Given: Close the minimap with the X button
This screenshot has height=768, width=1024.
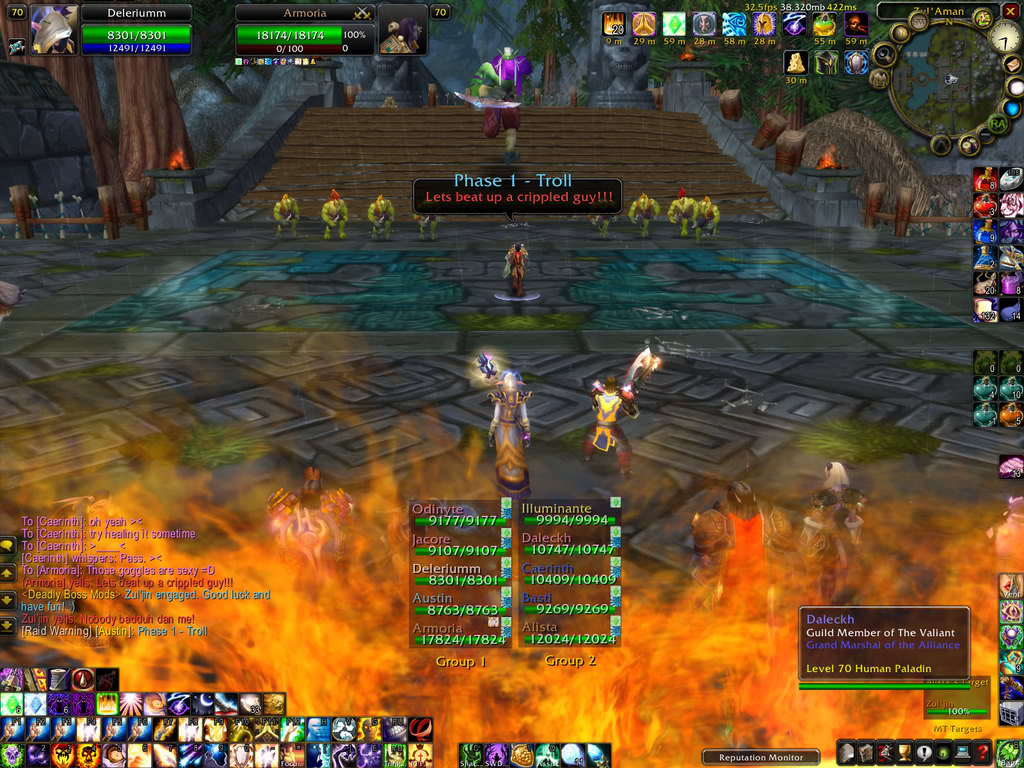Looking at the screenshot, I should [x=1012, y=10].
